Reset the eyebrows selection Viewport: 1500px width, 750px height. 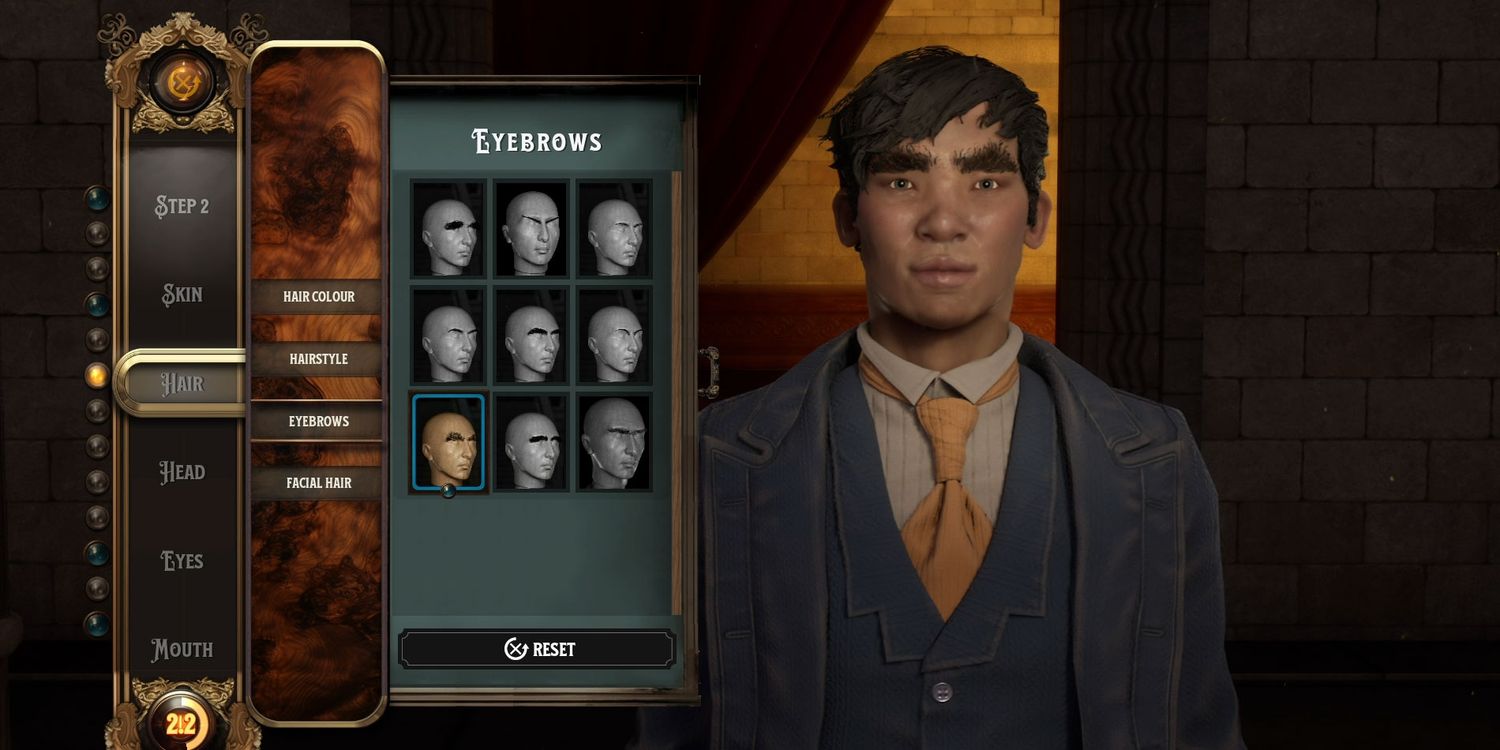coord(537,649)
